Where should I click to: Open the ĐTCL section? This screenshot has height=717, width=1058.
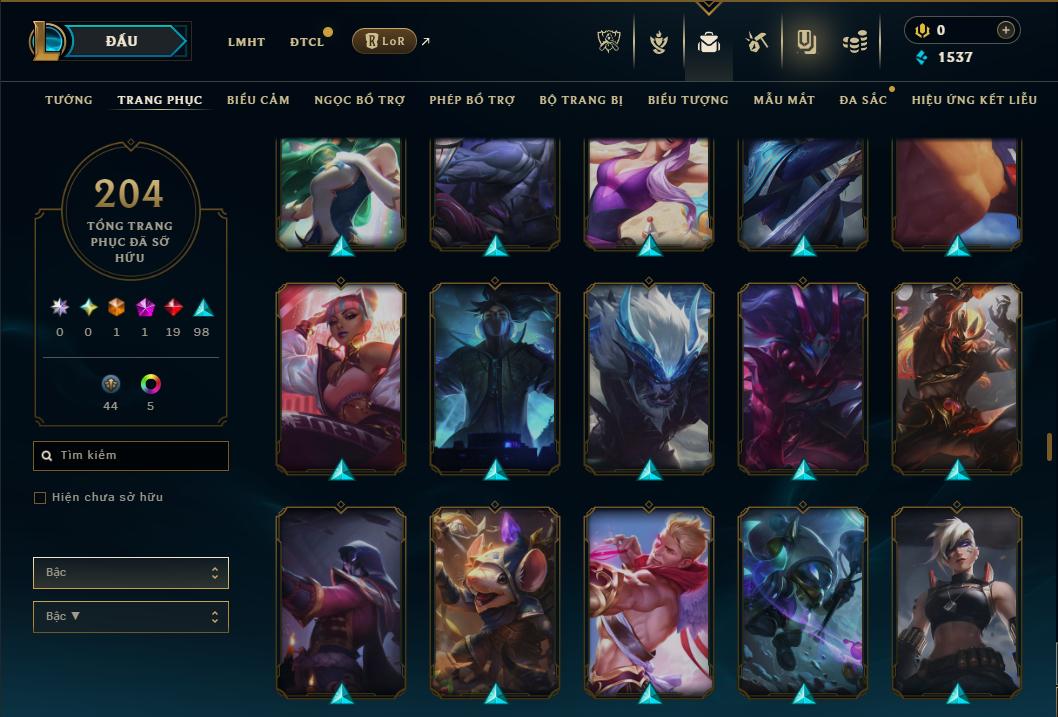coord(307,42)
